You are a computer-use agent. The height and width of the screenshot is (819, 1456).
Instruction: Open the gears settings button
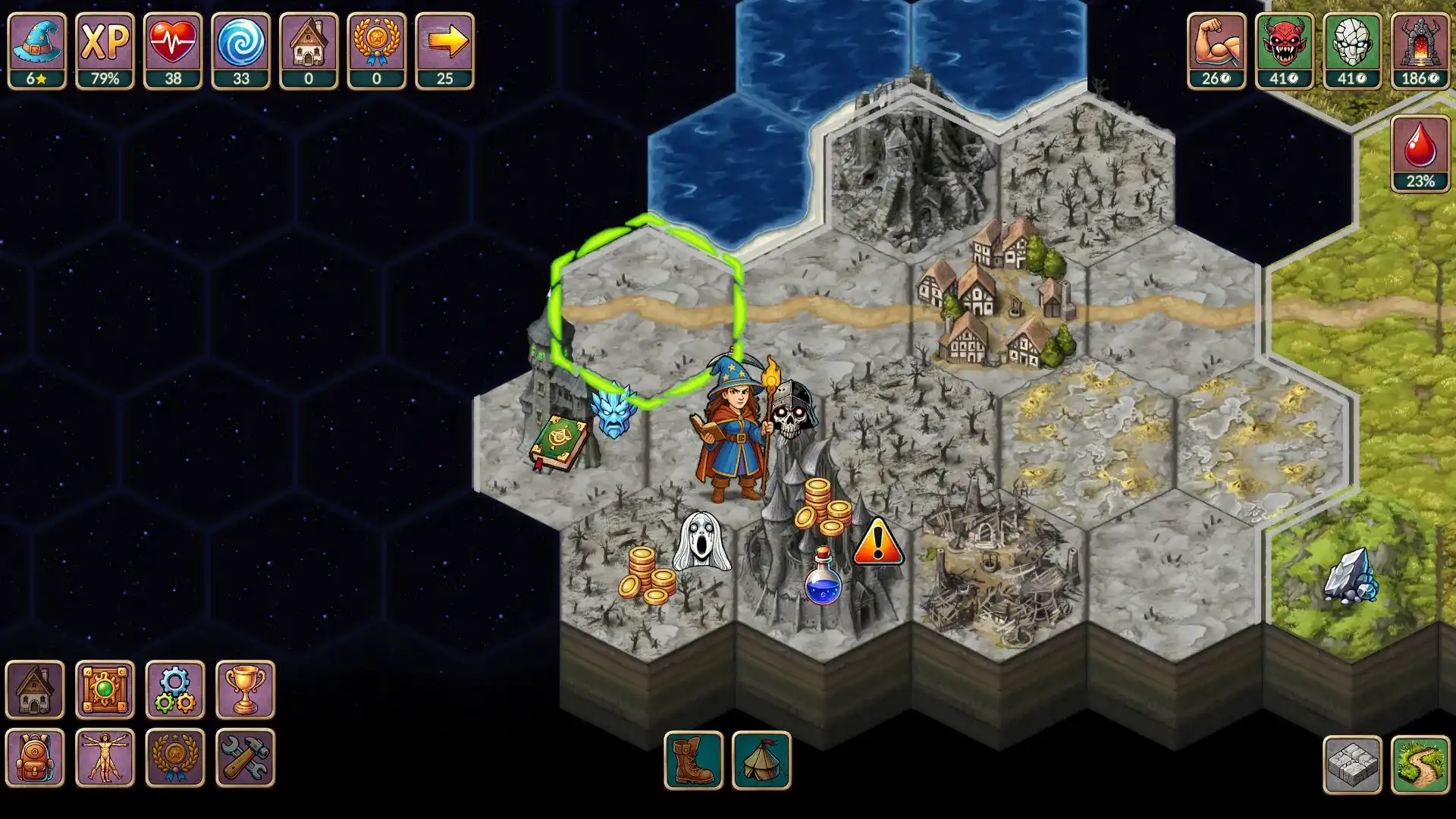[175, 689]
